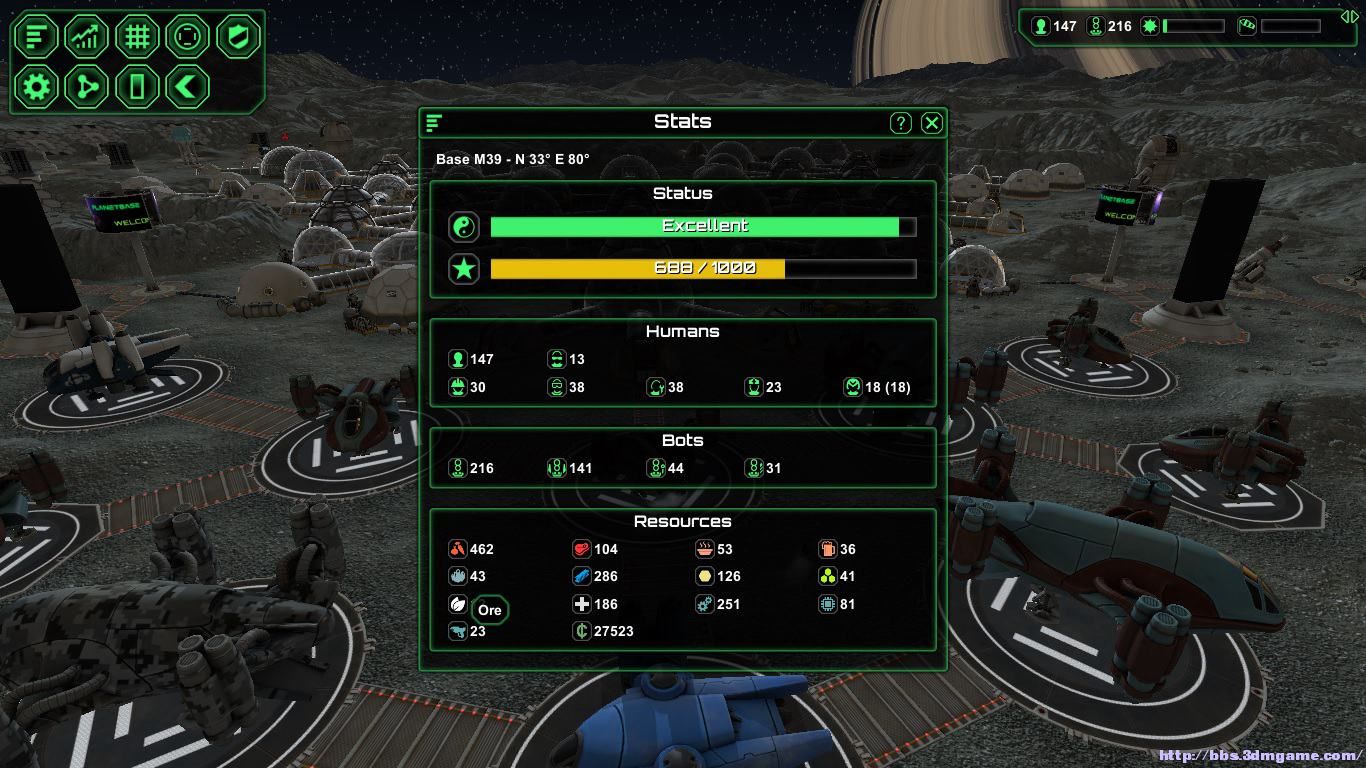Click the stats list icon in the toolbar
The height and width of the screenshot is (768, 1366).
[37, 37]
